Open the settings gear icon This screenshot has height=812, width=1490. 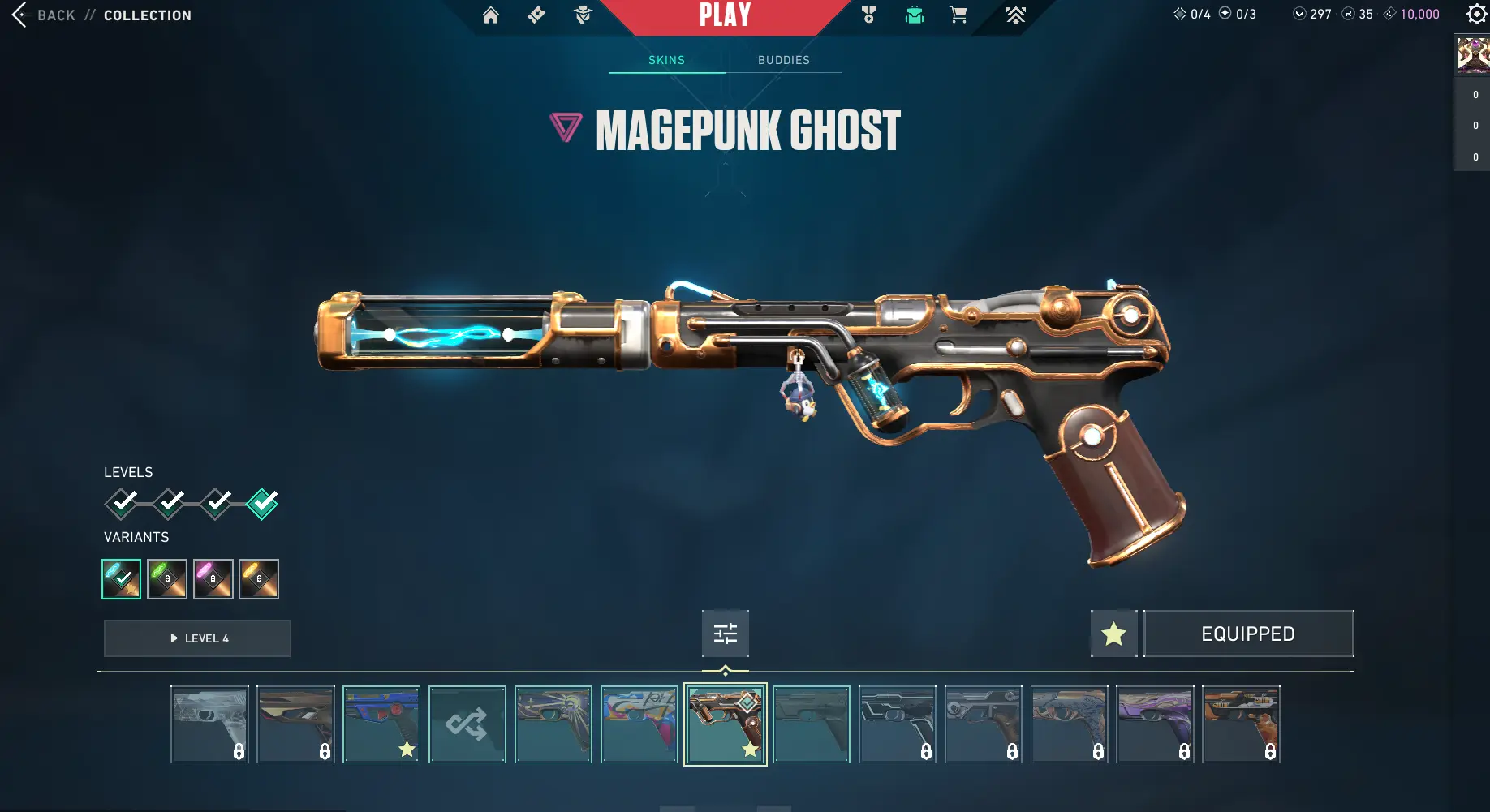(1476, 14)
